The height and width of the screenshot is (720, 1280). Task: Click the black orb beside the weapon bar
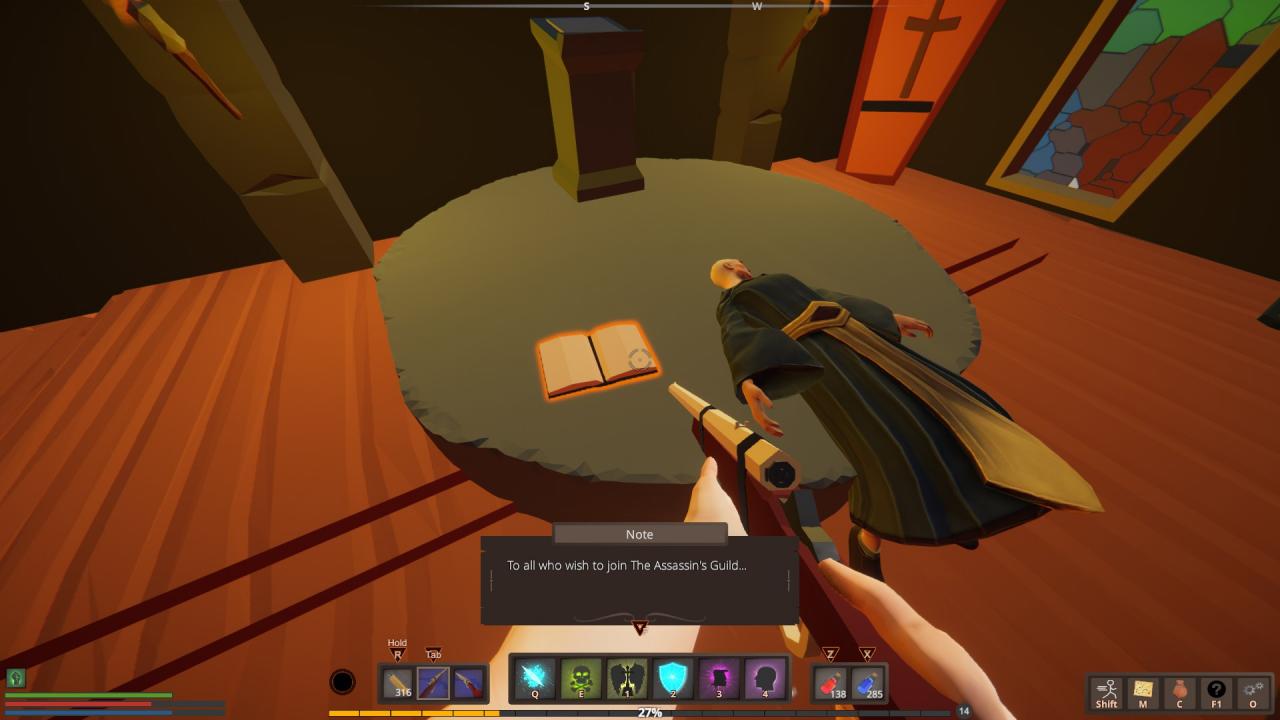[x=342, y=682]
